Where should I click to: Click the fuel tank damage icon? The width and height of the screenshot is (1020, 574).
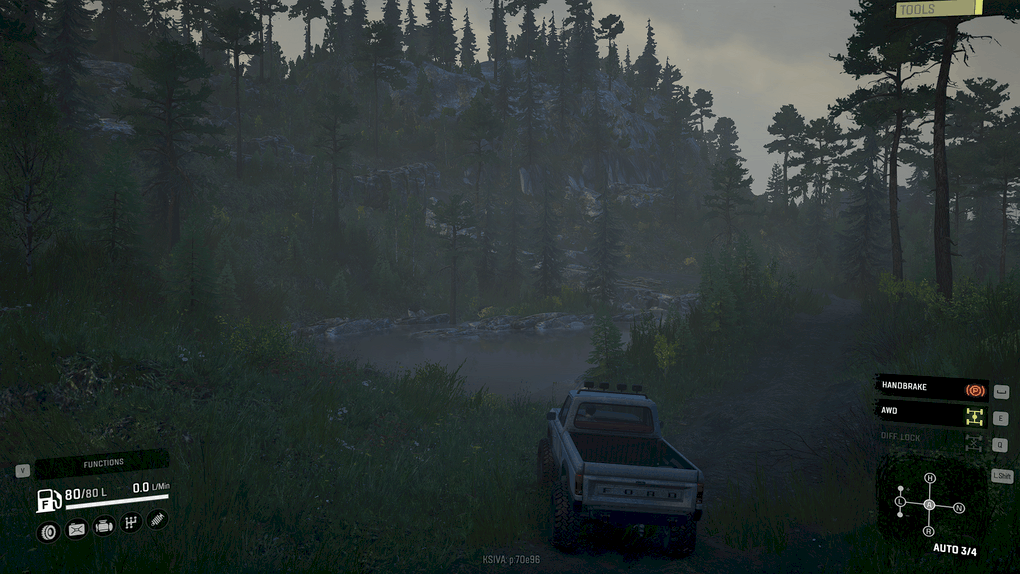tap(76, 529)
